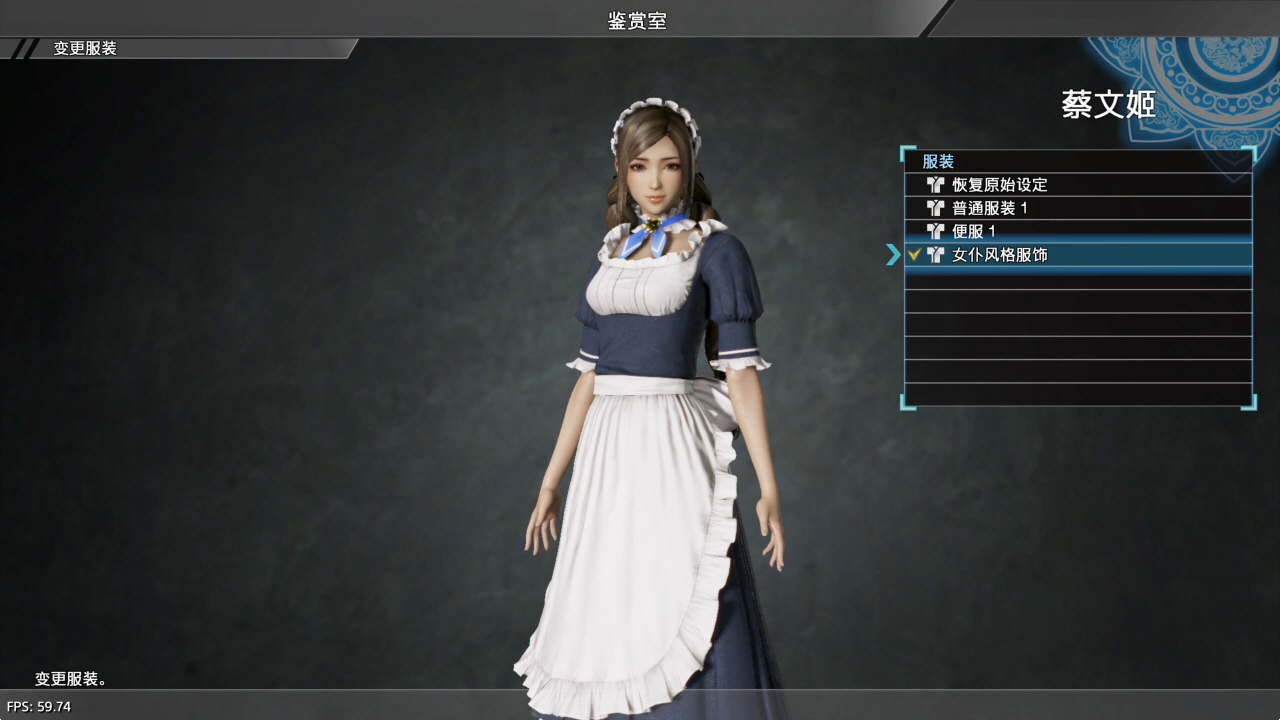Click the character name 蔡文姬
Screen dimensions: 1280x720
click(1107, 106)
